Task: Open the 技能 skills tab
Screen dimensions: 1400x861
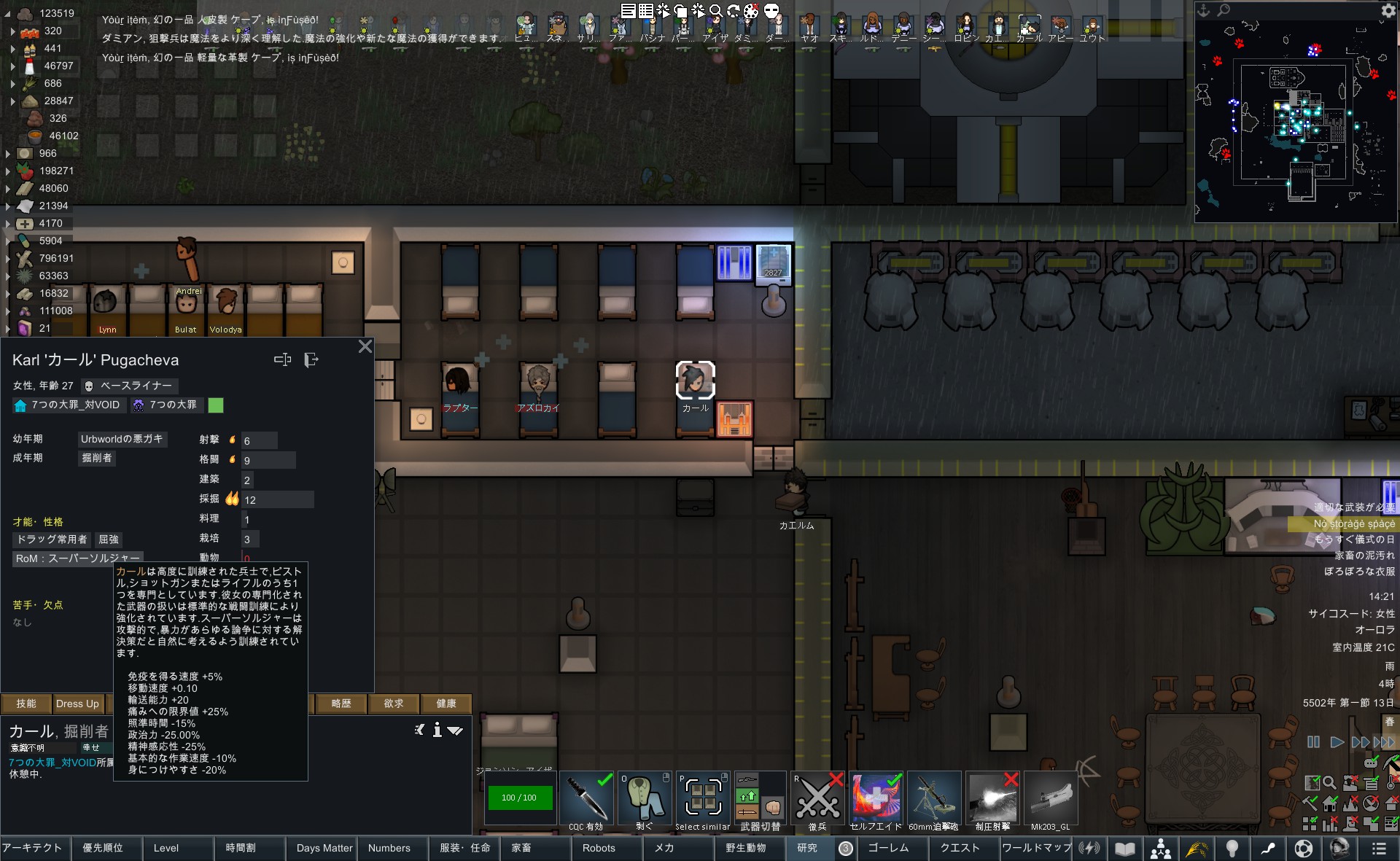Action: click(x=26, y=704)
